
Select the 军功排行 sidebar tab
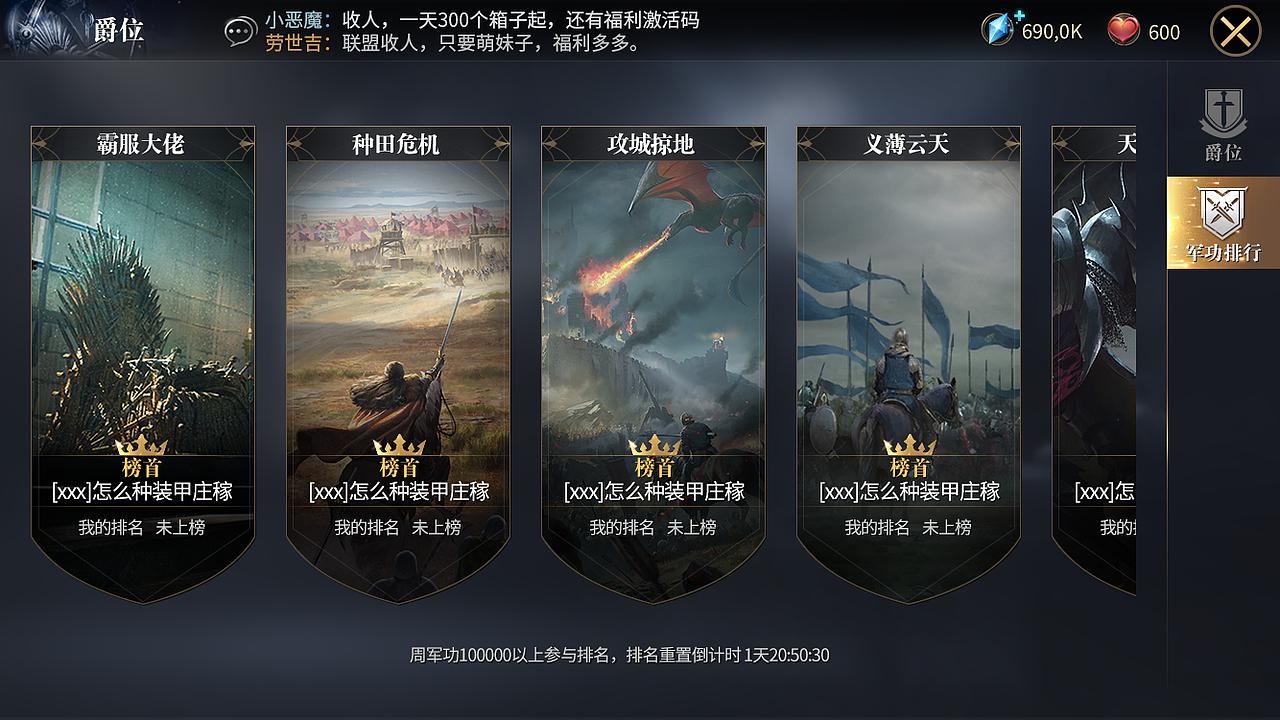pyautogui.click(x=1221, y=230)
